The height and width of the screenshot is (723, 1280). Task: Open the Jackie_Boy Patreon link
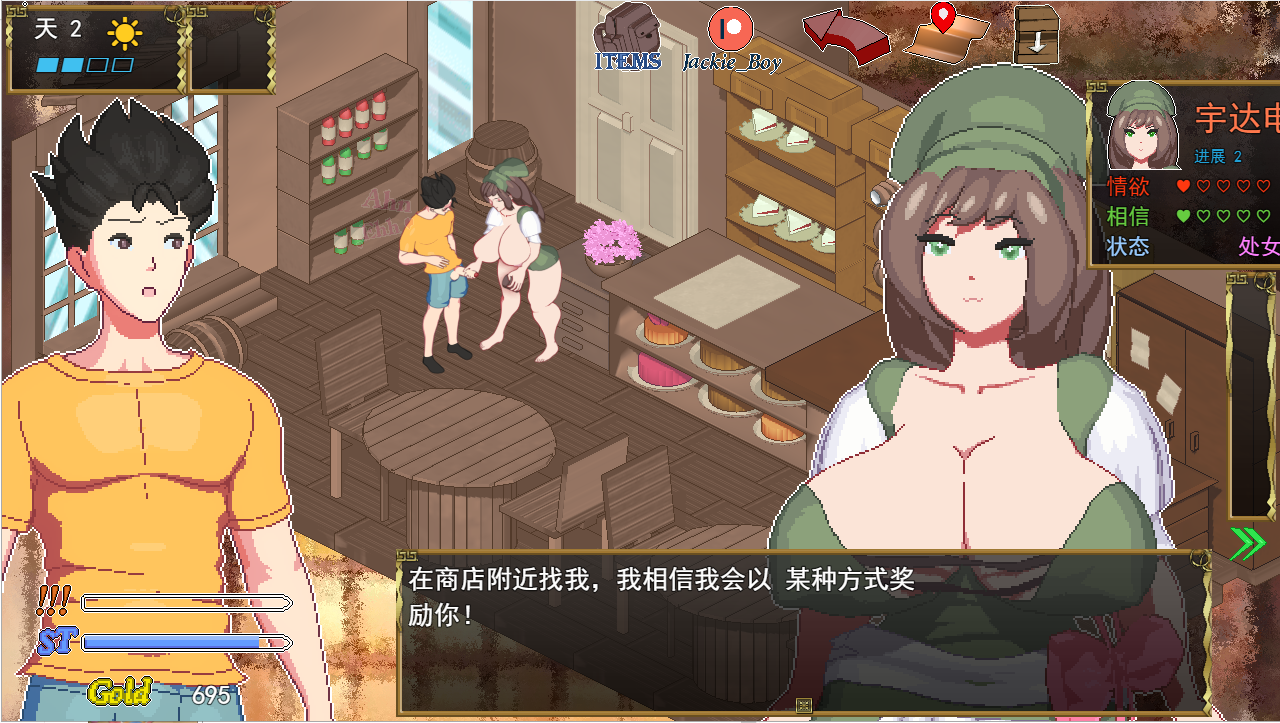pos(731,35)
